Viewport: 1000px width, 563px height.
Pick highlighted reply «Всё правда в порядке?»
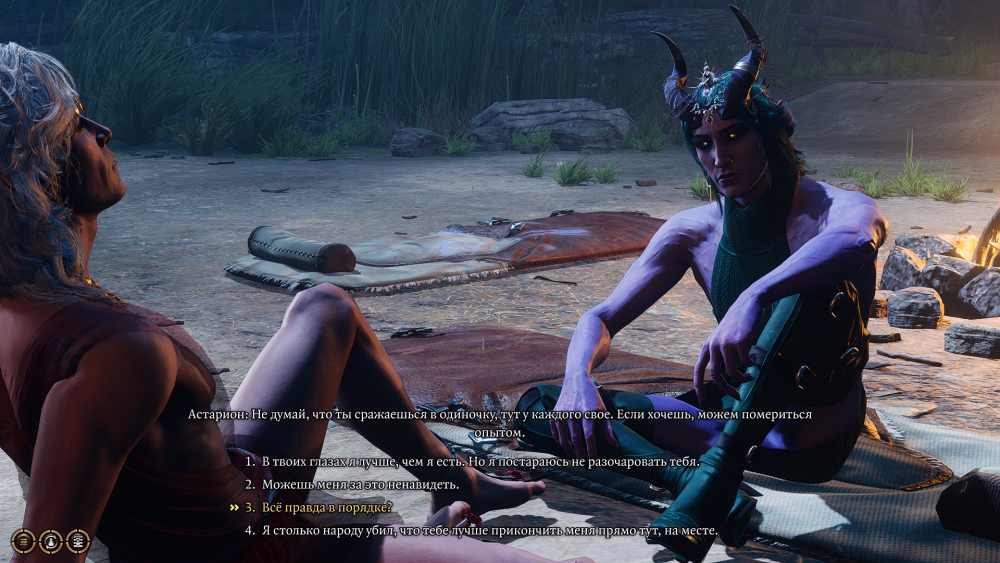(x=326, y=507)
